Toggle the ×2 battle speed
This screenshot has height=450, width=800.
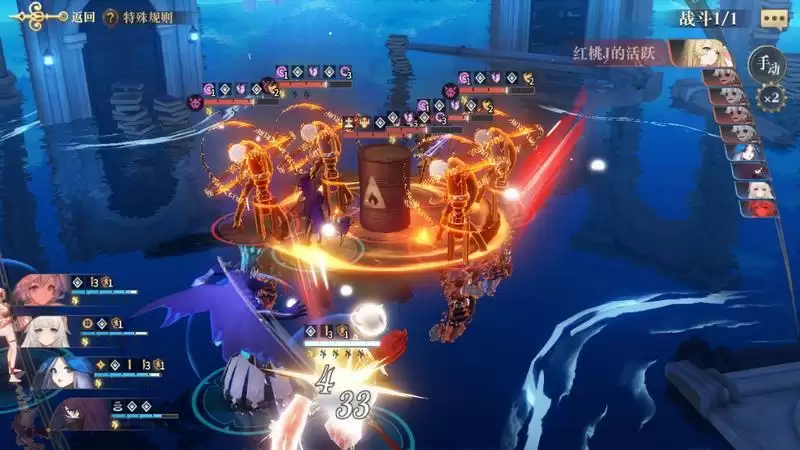click(x=769, y=98)
